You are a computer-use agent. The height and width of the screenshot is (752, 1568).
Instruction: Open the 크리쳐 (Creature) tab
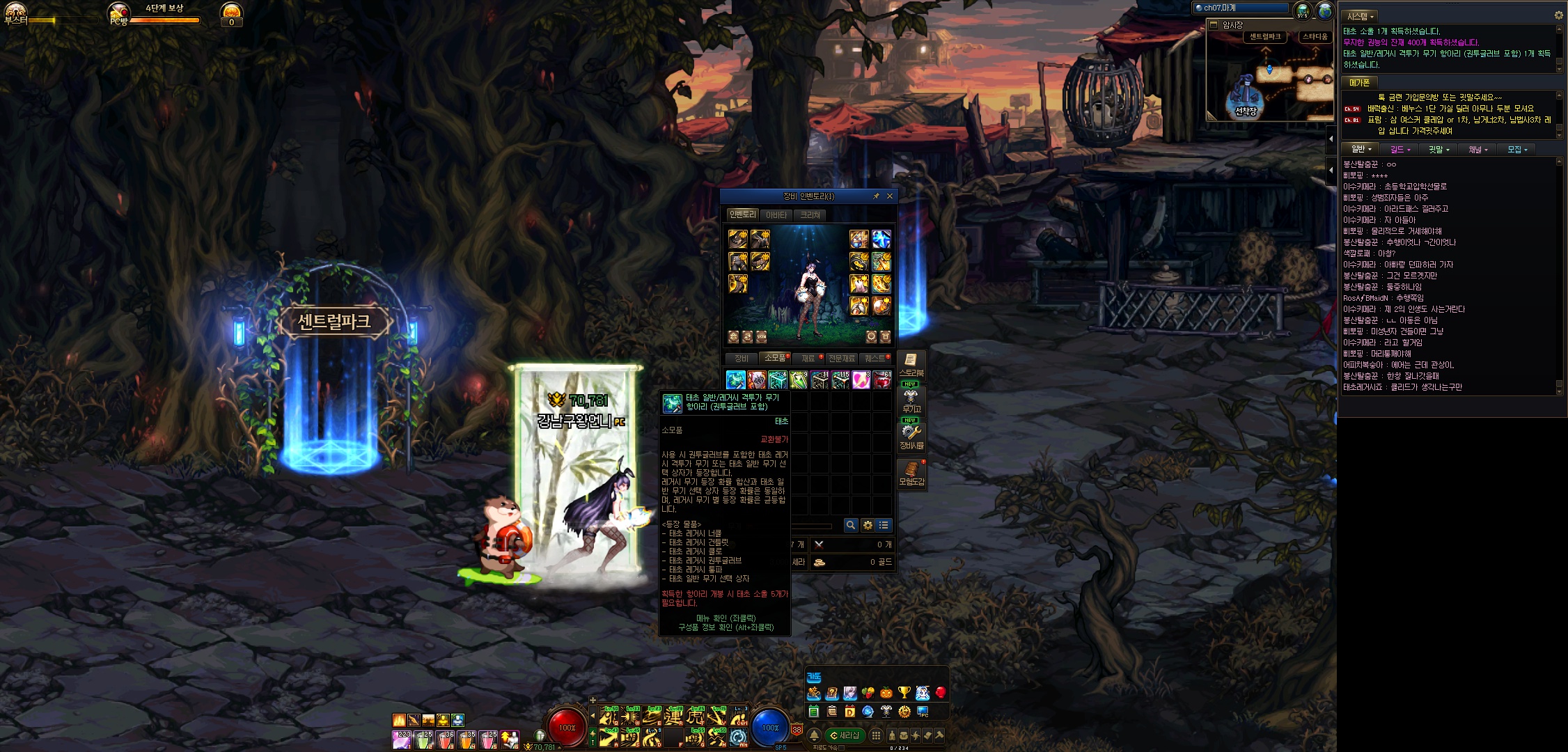(x=810, y=215)
